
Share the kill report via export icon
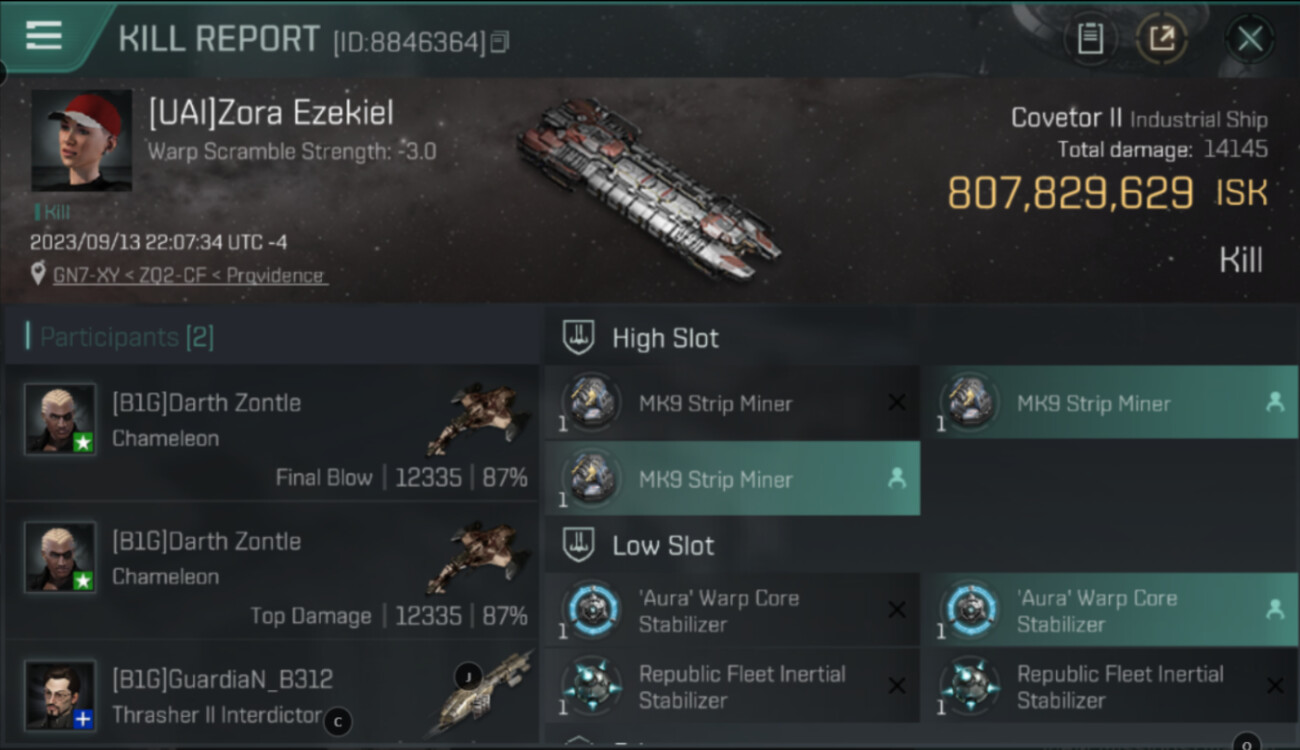1161,40
